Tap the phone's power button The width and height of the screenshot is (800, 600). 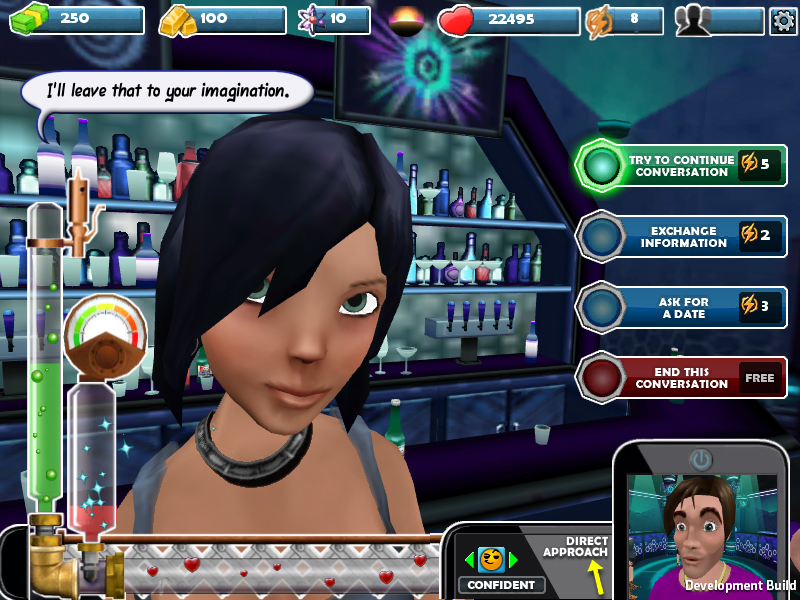click(701, 460)
